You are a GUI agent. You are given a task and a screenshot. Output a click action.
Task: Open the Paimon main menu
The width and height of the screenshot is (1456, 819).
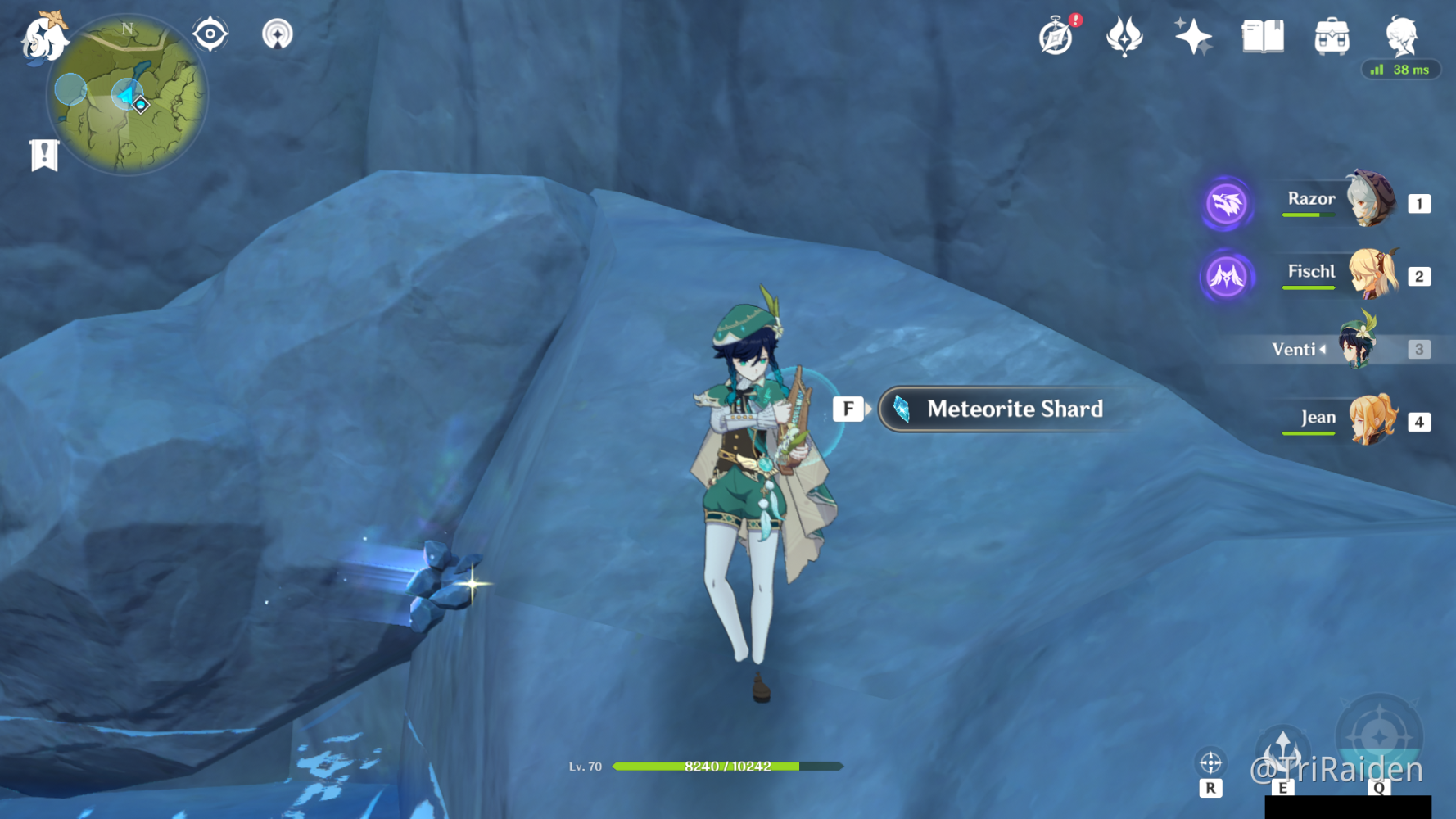click(x=43, y=38)
